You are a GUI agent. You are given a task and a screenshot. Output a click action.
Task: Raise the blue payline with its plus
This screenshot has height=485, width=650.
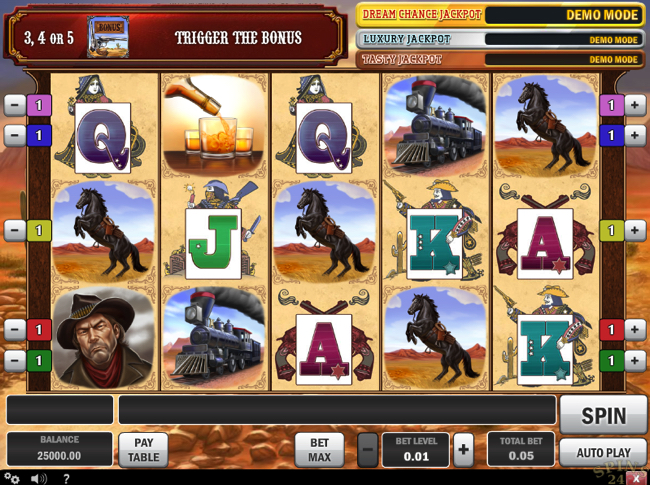coord(634,134)
